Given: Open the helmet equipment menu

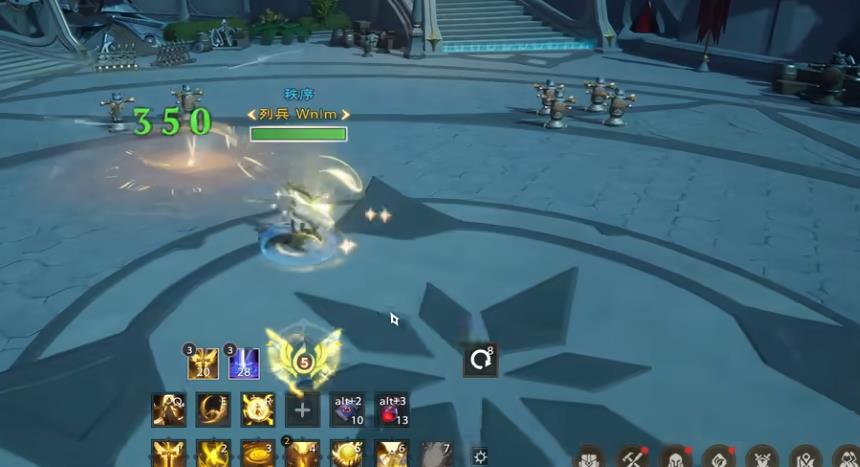Looking at the screenshot, I should pos(676,458).
